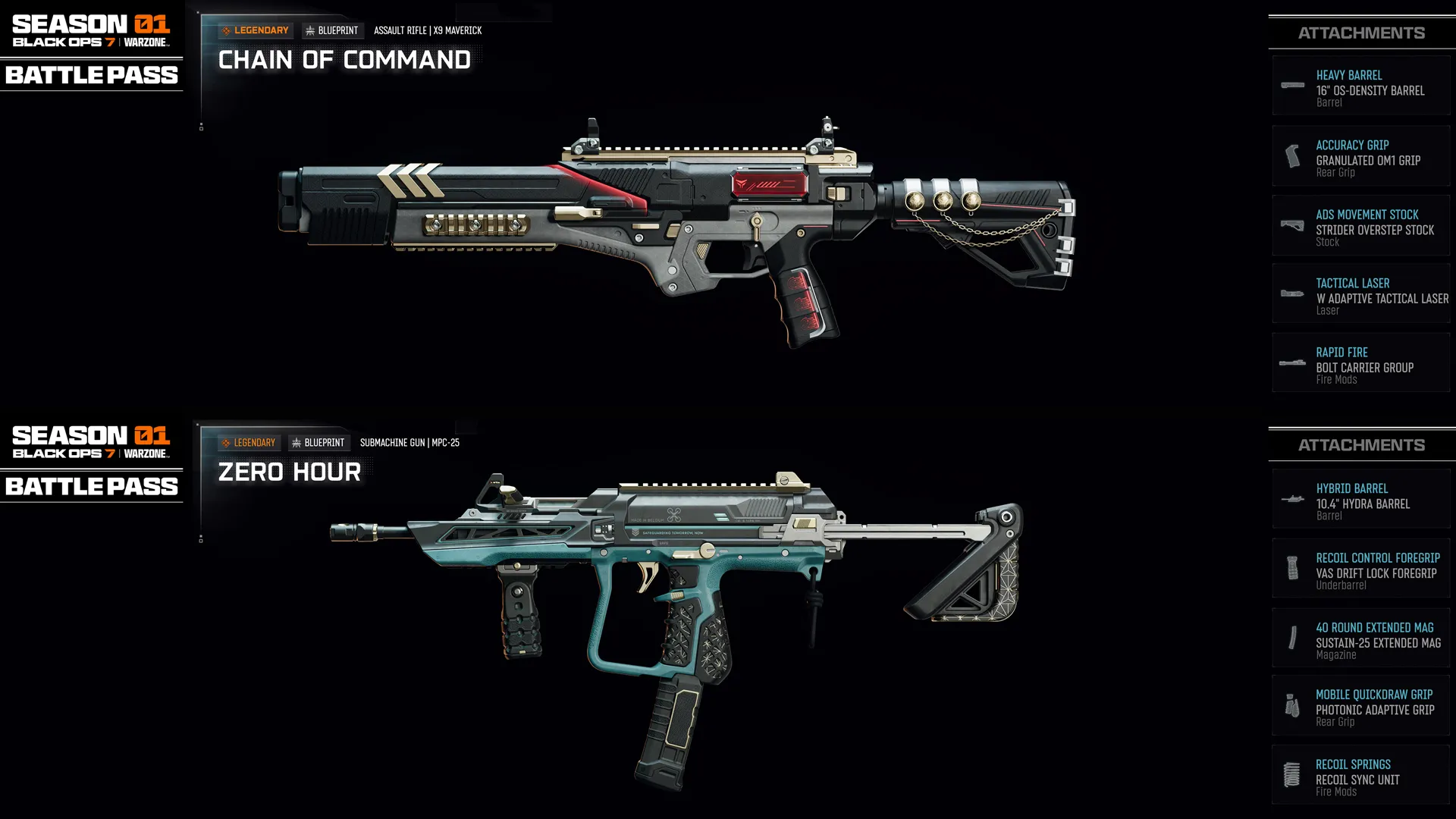Screen dimensions: 1456x819
Task: Click the Rapid Fire Bolt Carrier icon
Action: click(x=1292, y=362)
